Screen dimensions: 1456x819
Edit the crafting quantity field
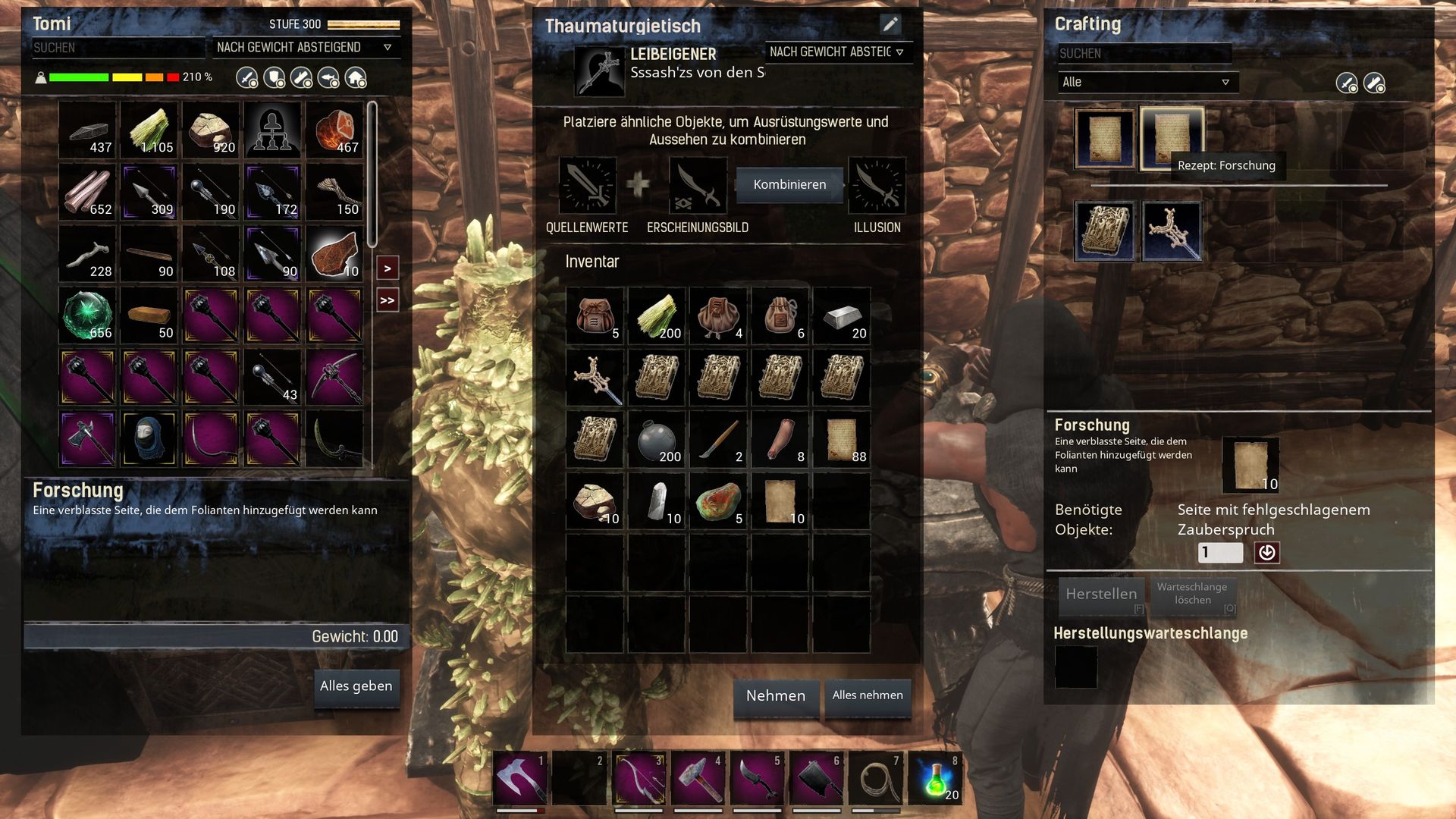tap(1220, 553)
